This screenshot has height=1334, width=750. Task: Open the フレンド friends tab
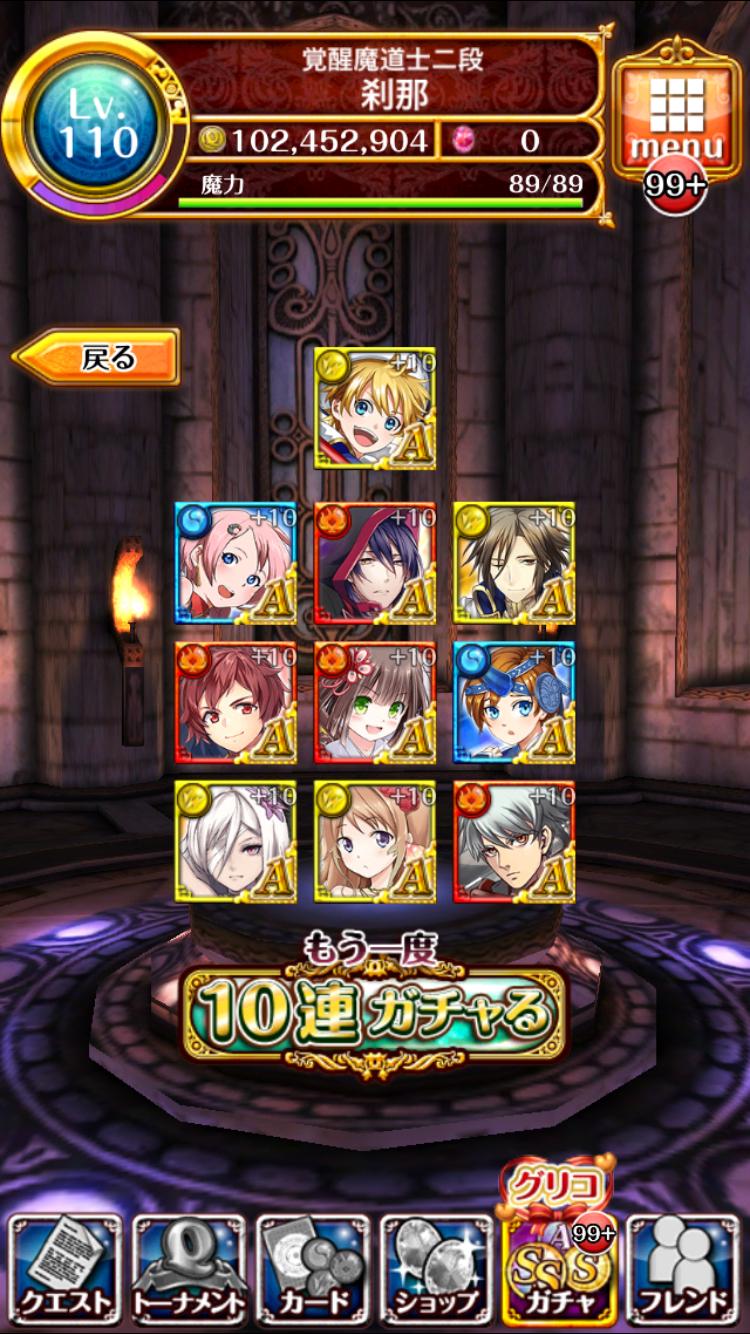coord(685,1267)
